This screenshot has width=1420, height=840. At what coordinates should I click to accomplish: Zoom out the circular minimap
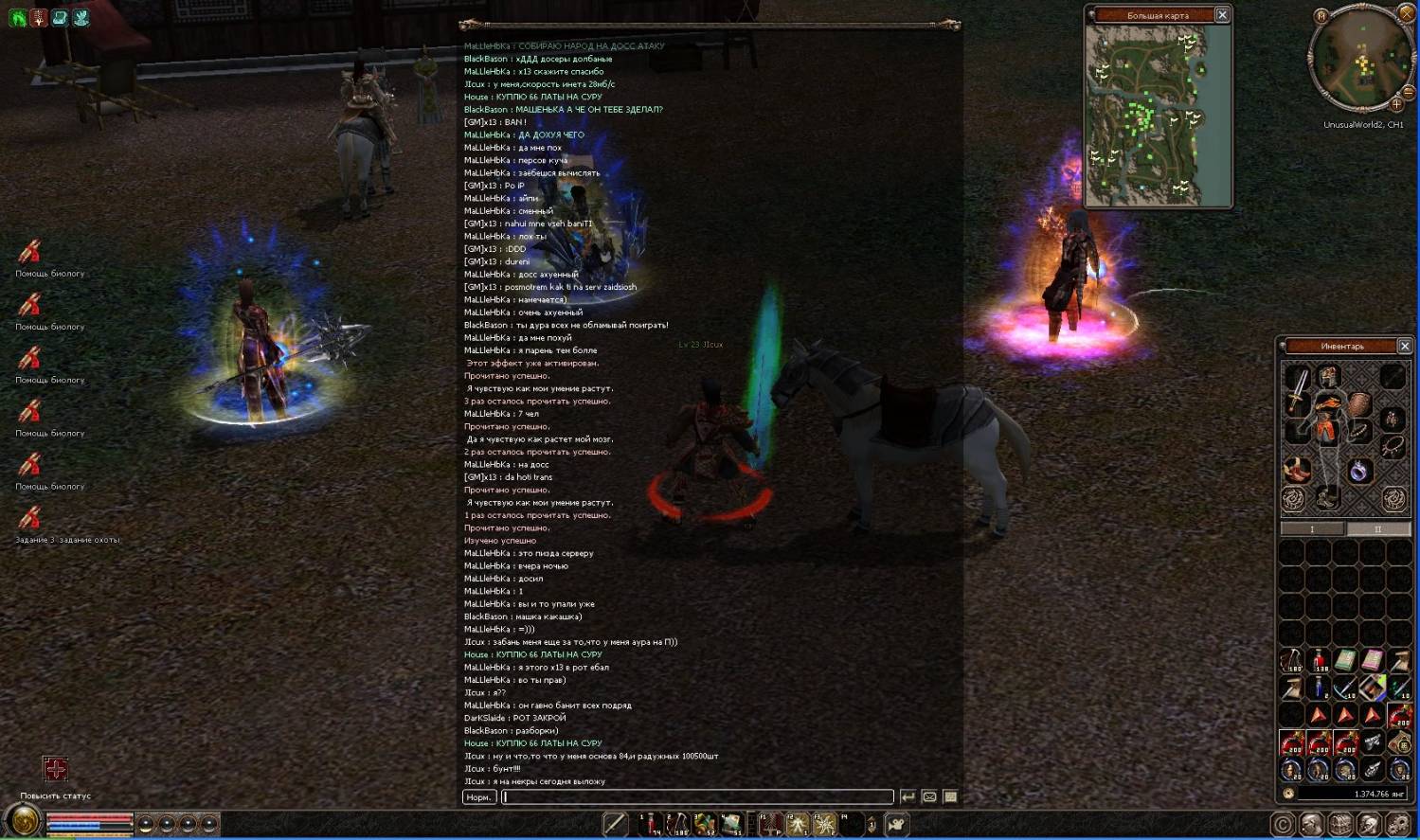point(1408,92)
